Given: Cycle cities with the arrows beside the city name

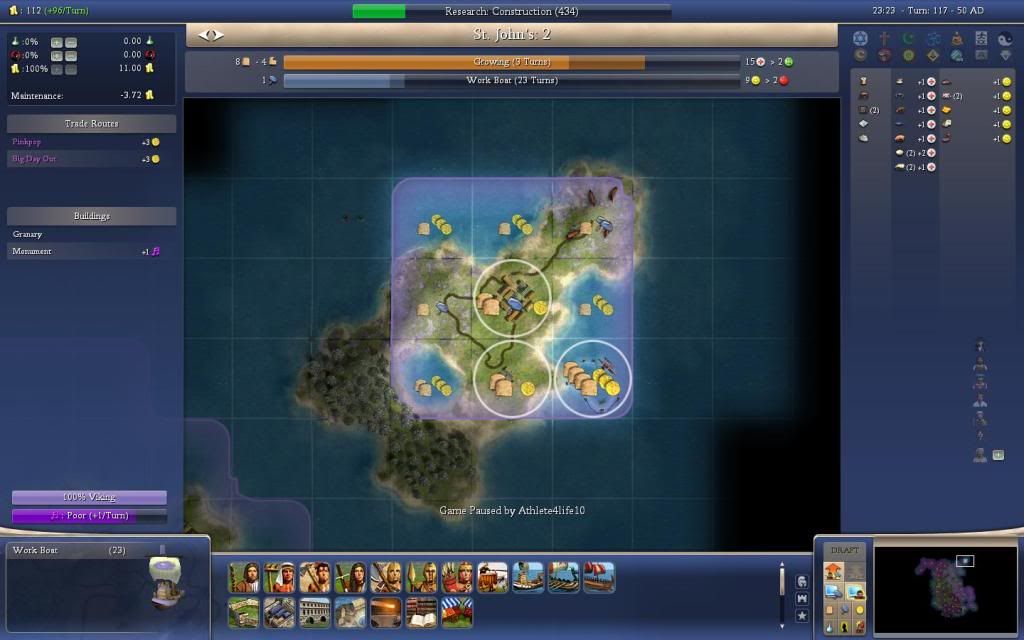Looking at the screenshot, I should point(211,35).
